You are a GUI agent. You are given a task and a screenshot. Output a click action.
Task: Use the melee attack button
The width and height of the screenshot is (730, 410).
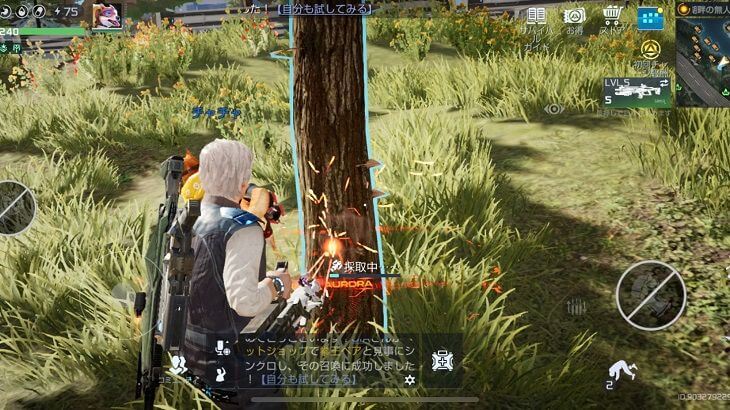point(650,295)
